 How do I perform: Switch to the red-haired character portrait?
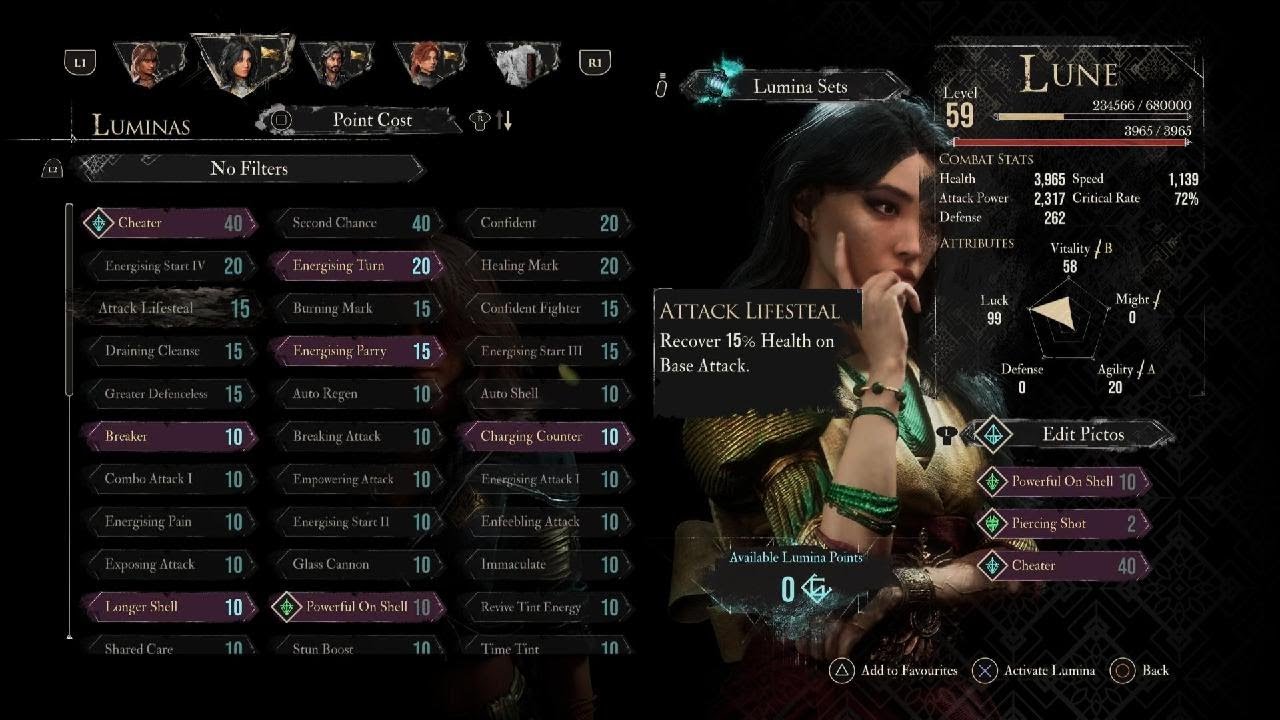pos(428,62)
